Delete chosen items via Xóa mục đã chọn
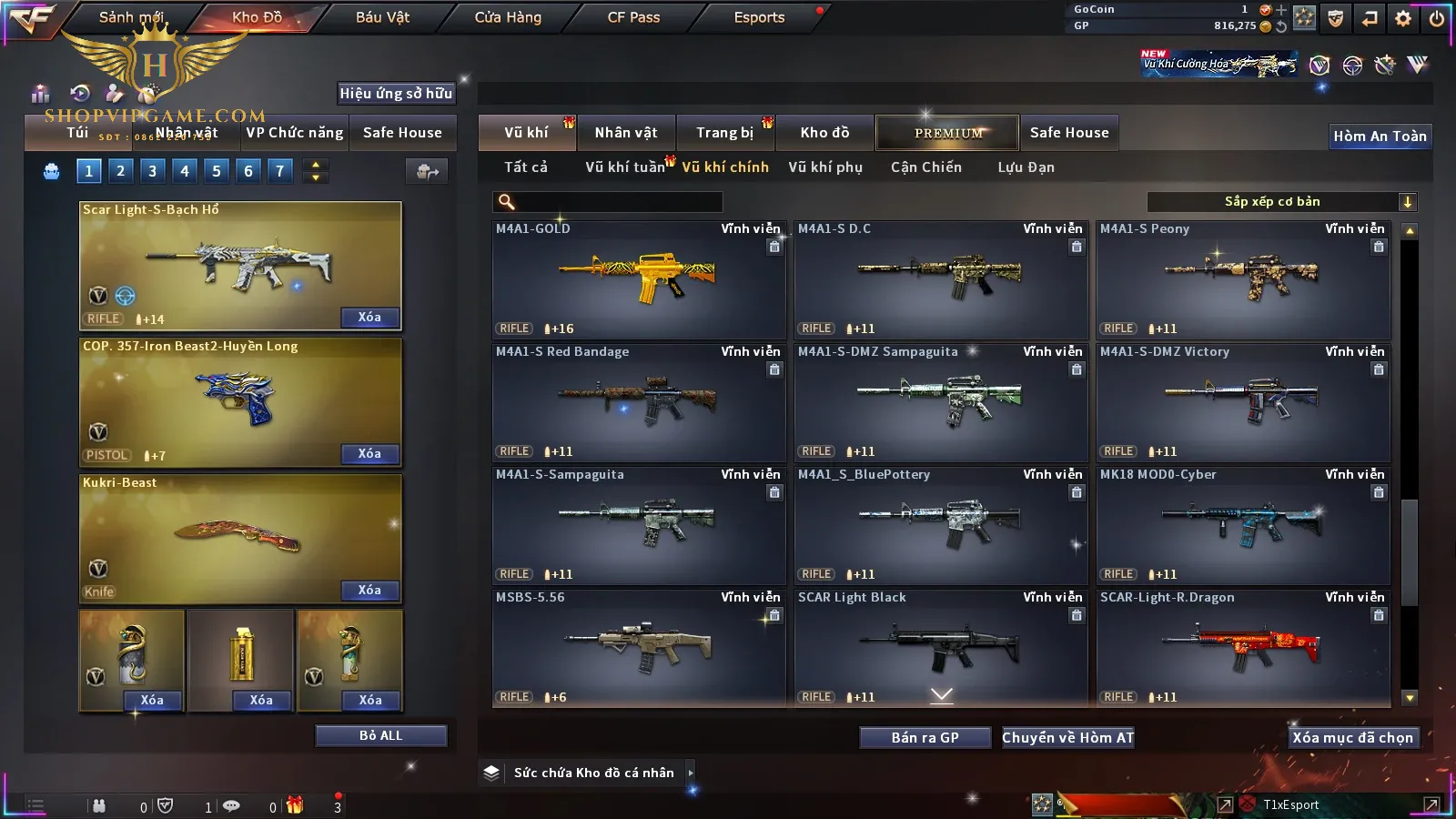Viewport: 1456px width, 819px height. click(x=1352, y=738)
